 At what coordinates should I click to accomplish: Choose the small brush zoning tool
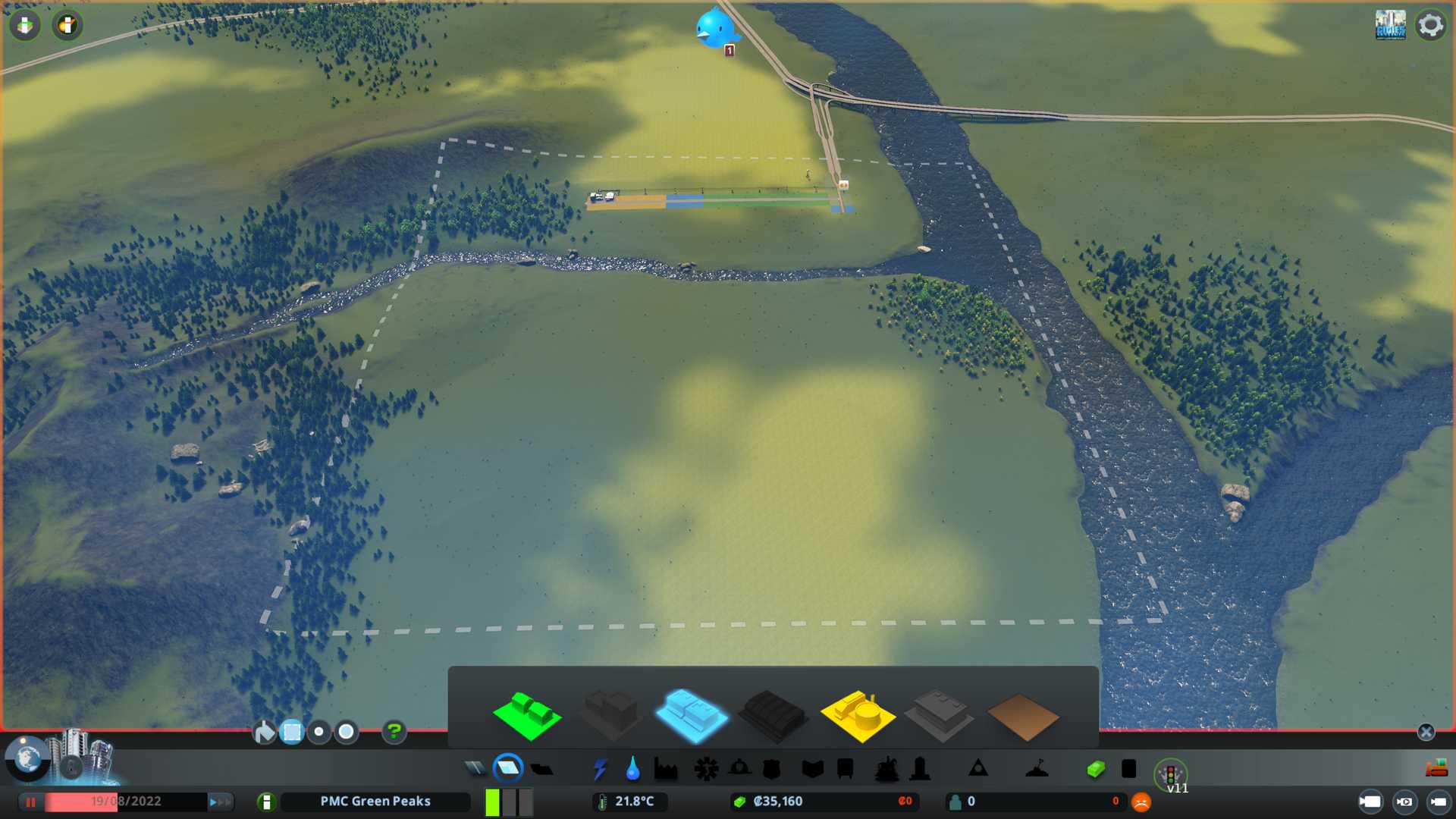point(319,732)
